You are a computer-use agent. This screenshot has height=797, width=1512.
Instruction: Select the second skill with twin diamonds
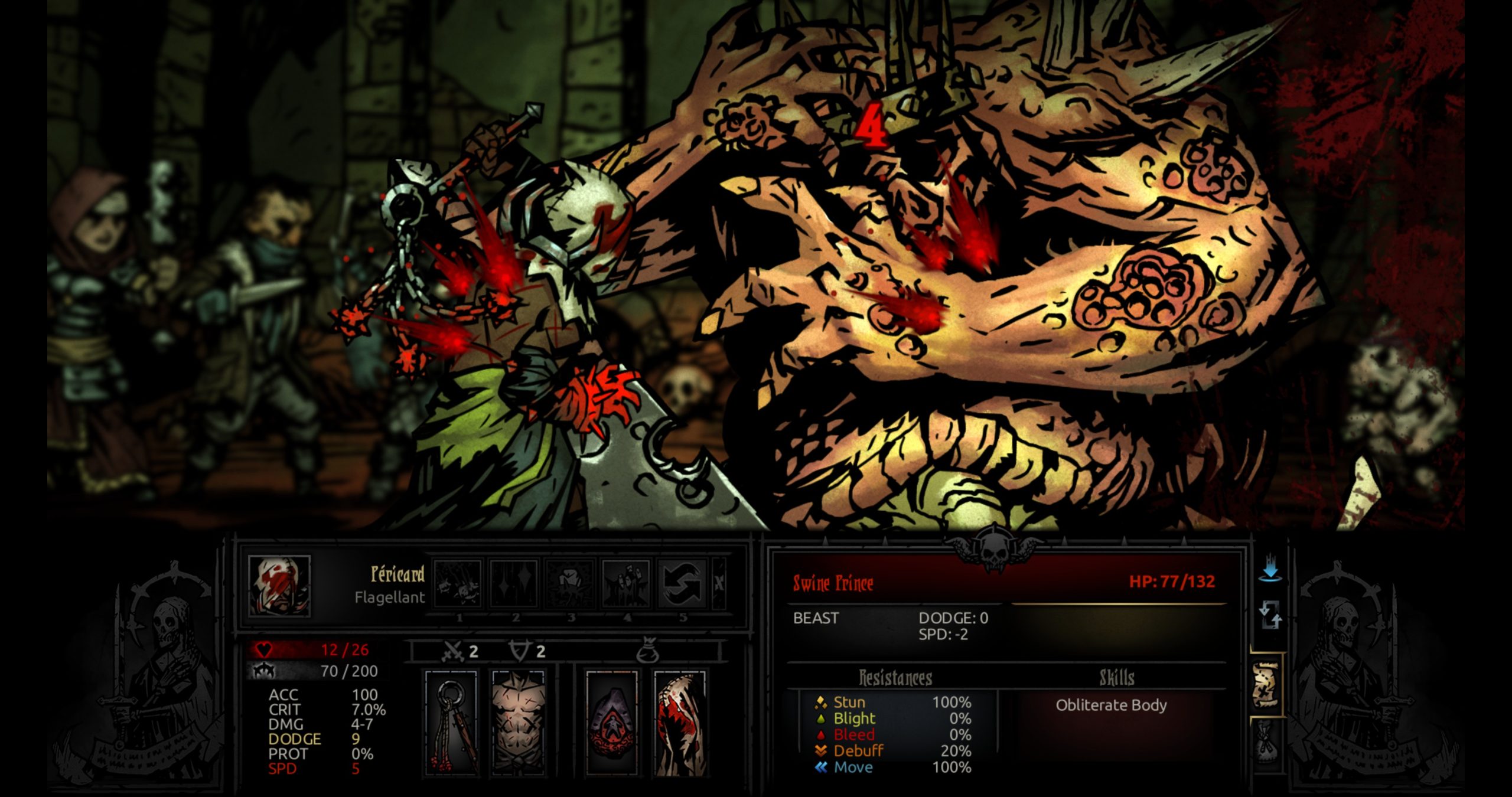tap(514, 583)
